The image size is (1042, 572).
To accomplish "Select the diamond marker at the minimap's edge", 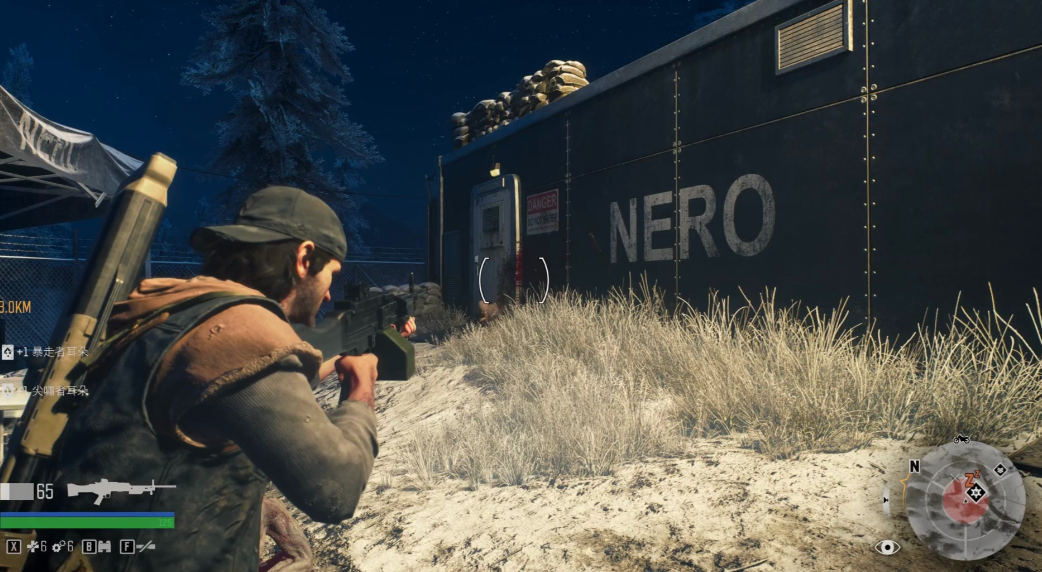I will pyautogui.click(x=1000, y=470).
